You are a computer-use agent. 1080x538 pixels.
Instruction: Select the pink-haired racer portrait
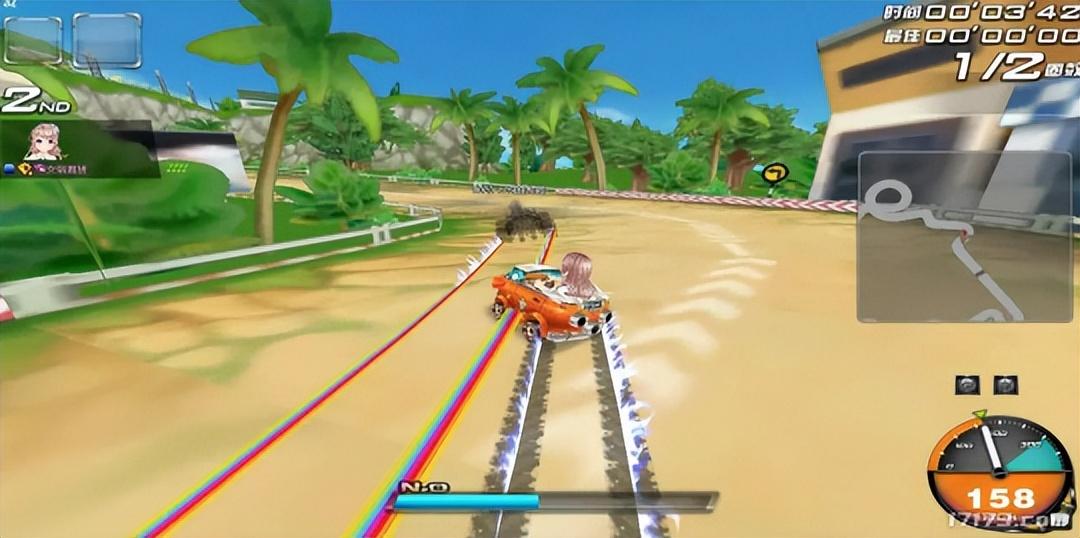coord(44,142)
